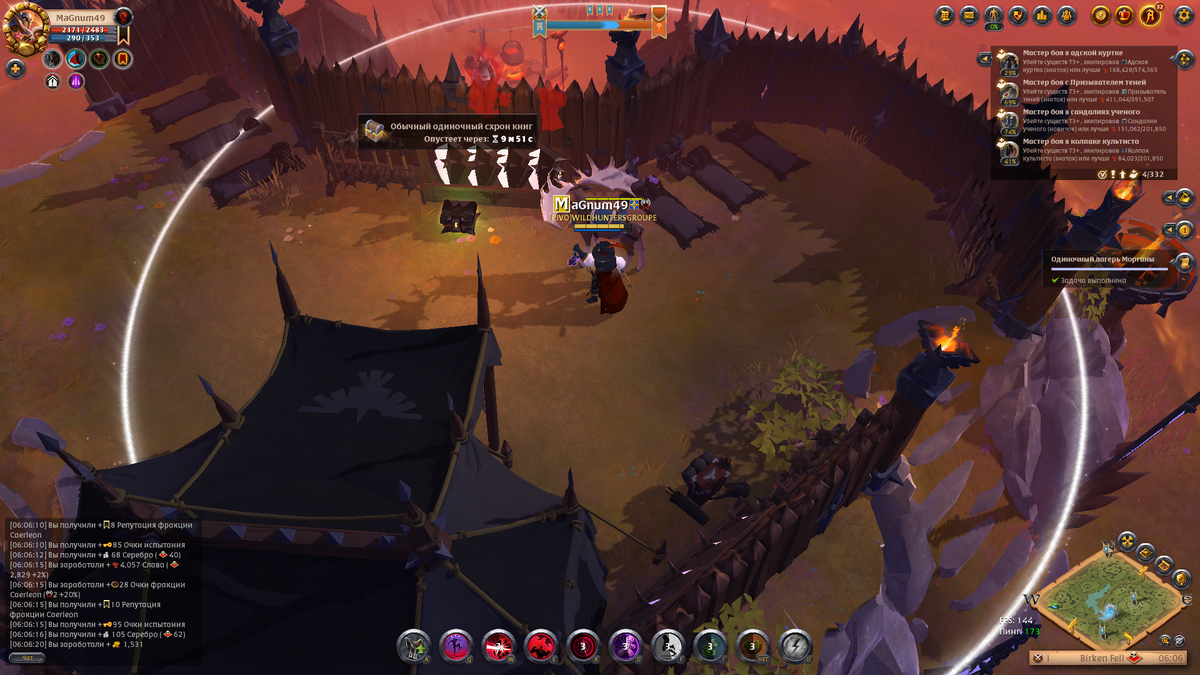Open the globe world map button
1200x675 pixels.
1180,578
